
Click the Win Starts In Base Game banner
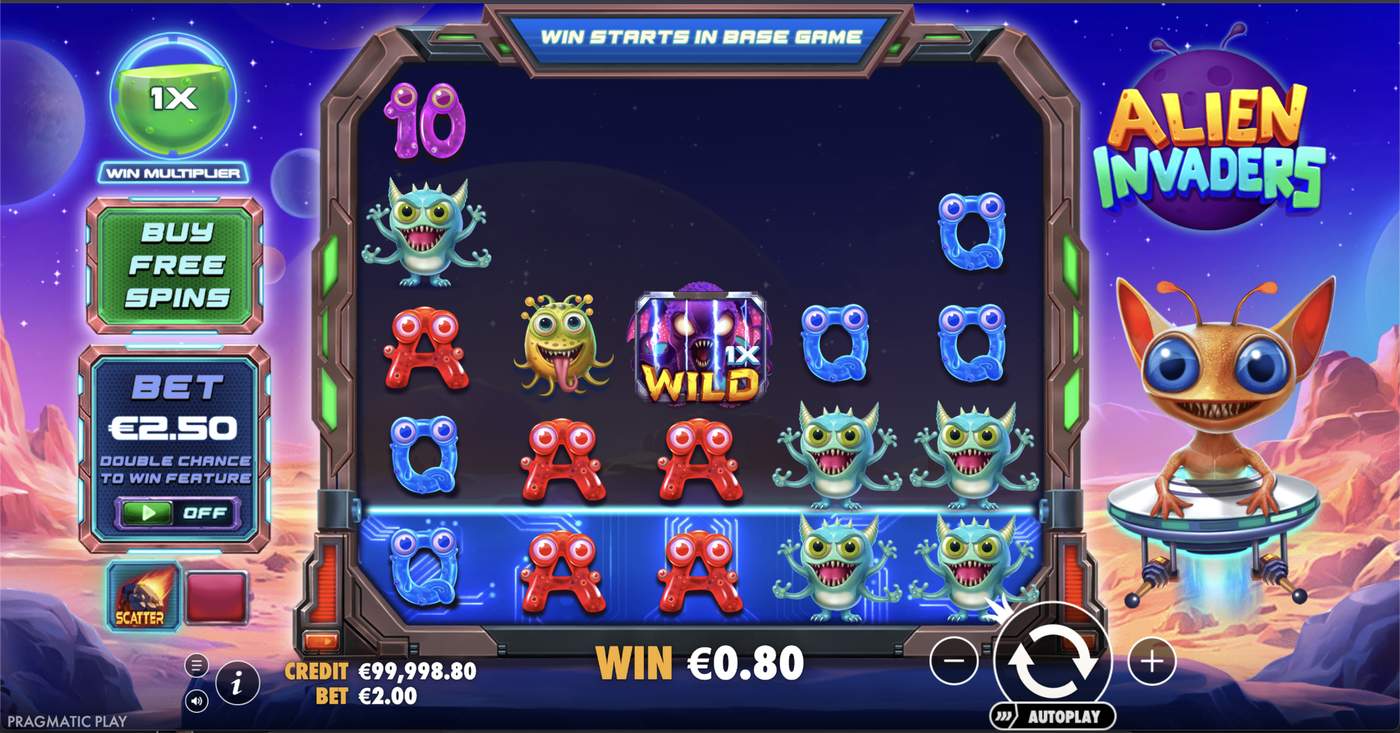coord(700,36)
